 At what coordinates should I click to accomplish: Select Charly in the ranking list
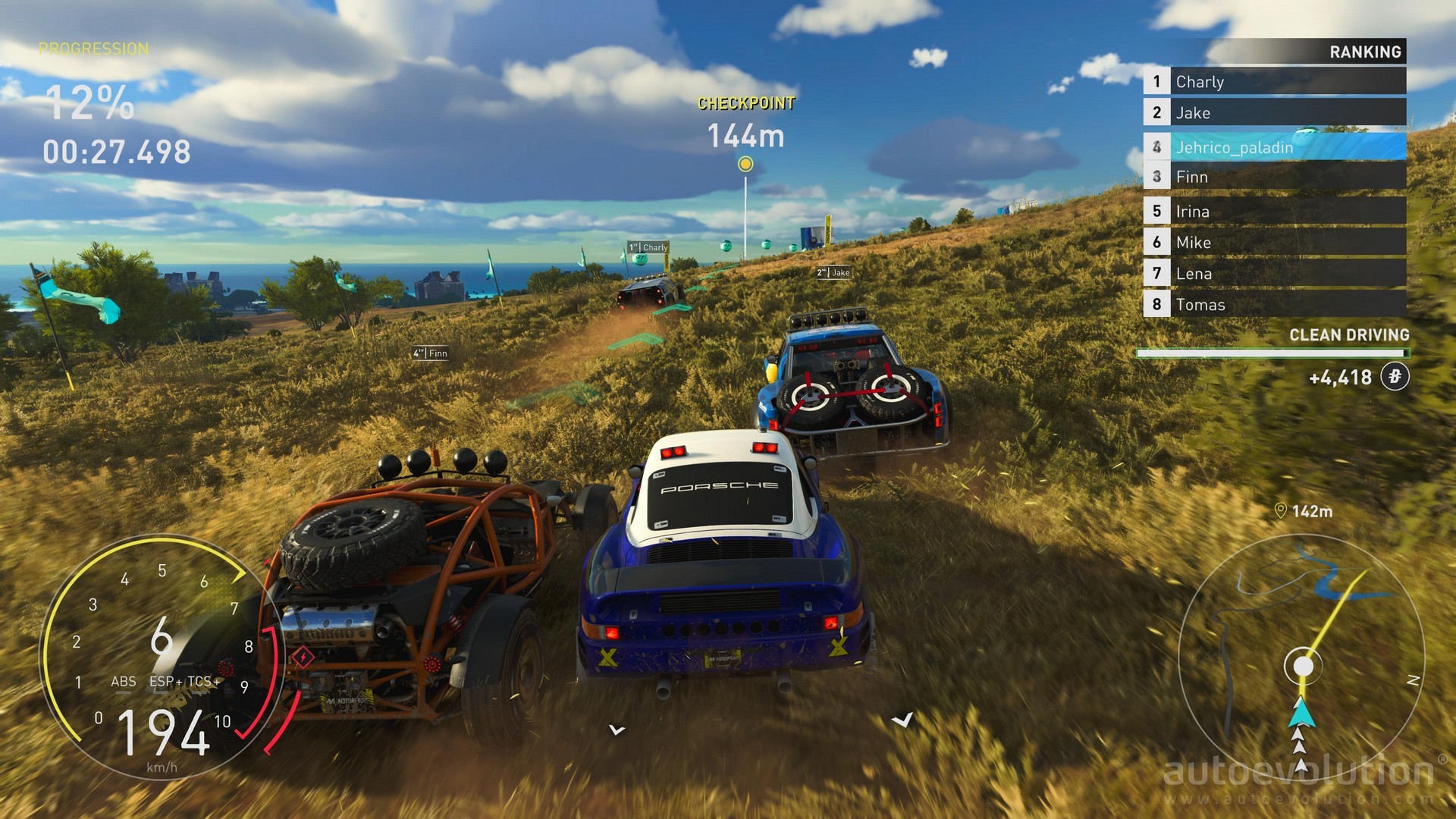1274,82
